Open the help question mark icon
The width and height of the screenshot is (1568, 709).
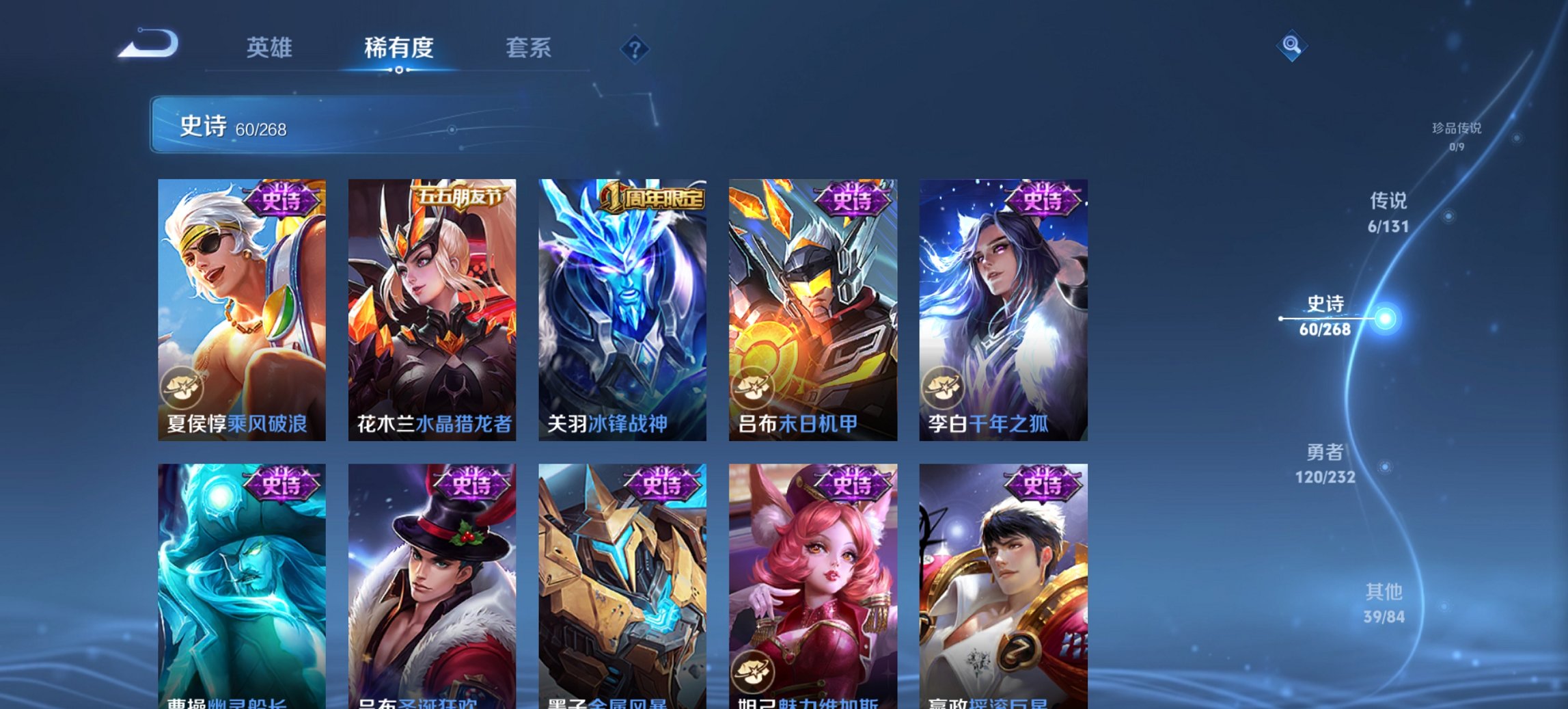click(635, 49)
